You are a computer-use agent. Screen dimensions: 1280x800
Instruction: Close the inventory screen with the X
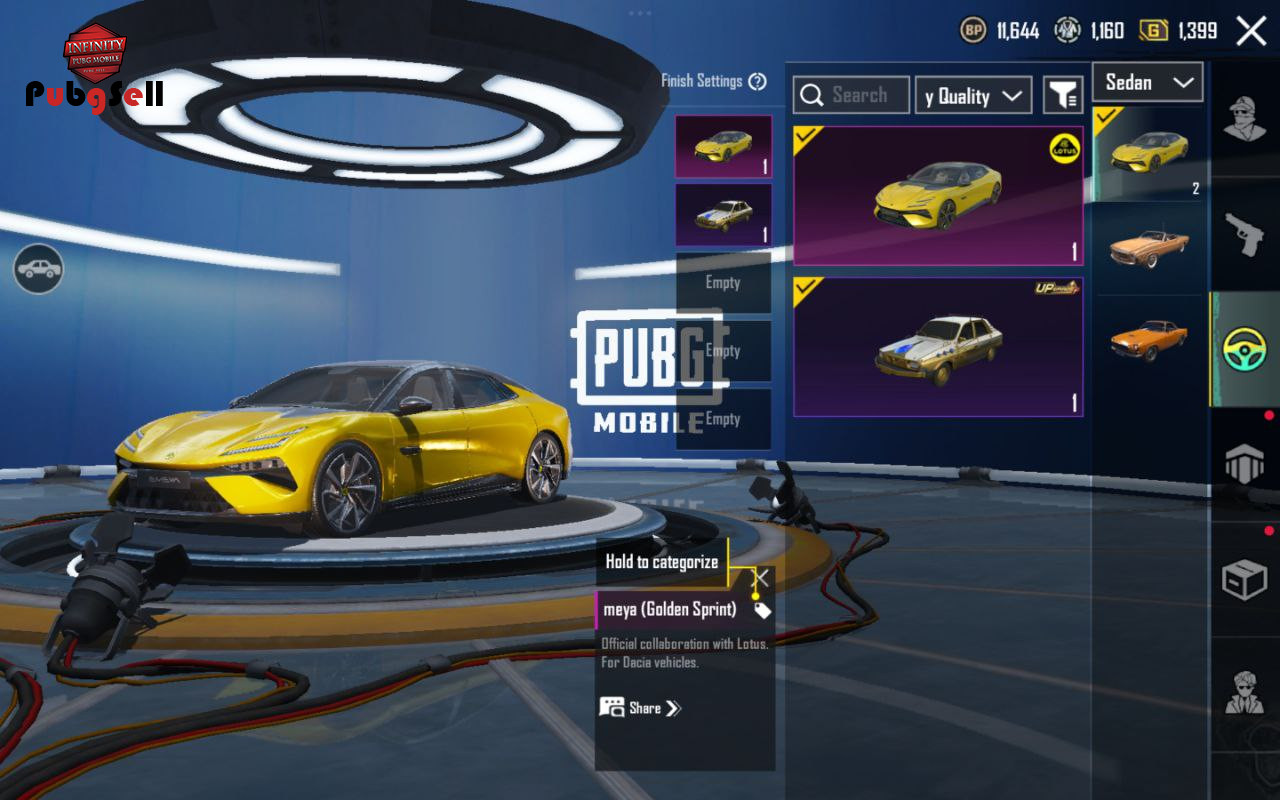(1251, 31)
